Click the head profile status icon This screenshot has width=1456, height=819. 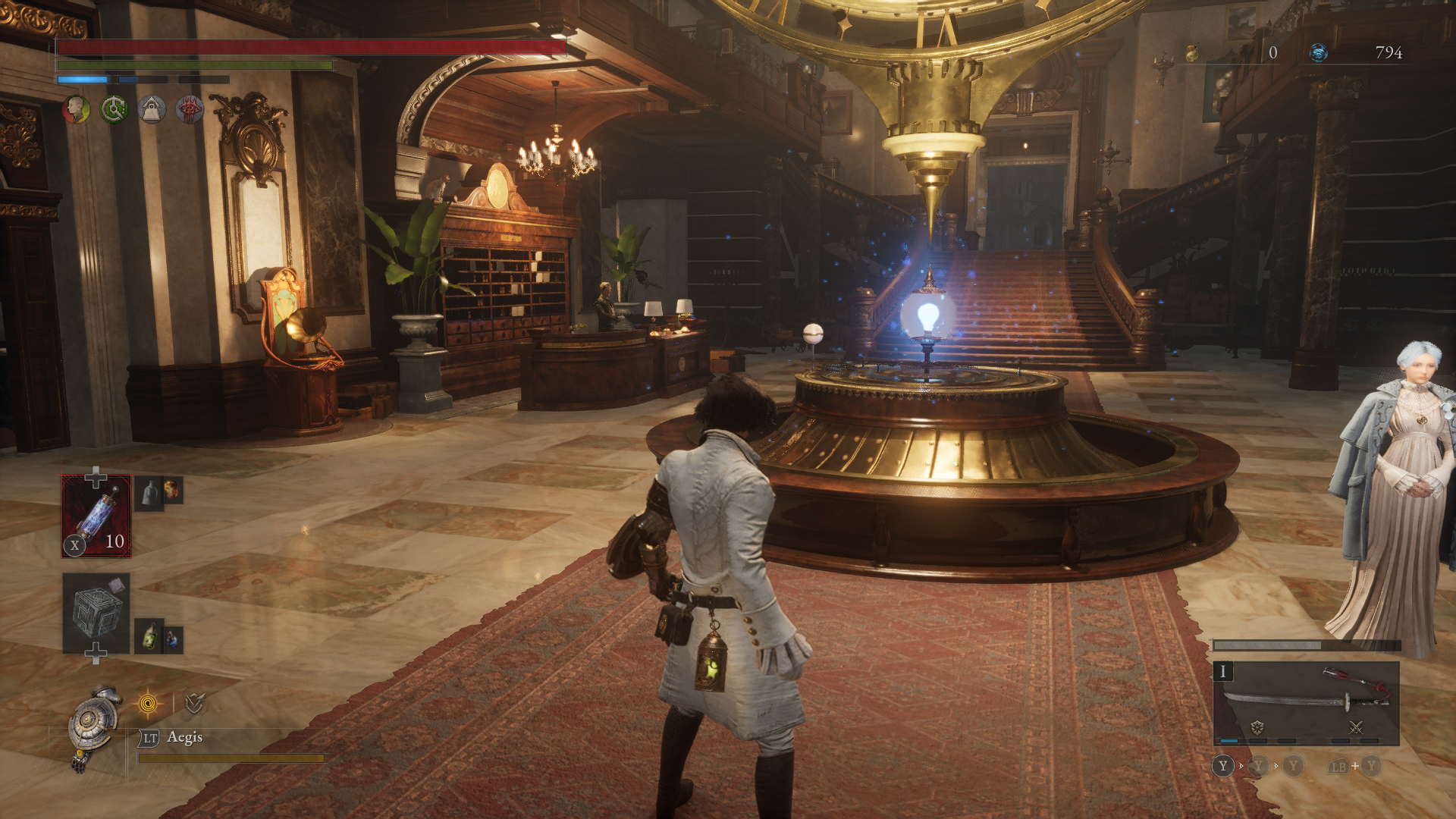click(76, 110)
